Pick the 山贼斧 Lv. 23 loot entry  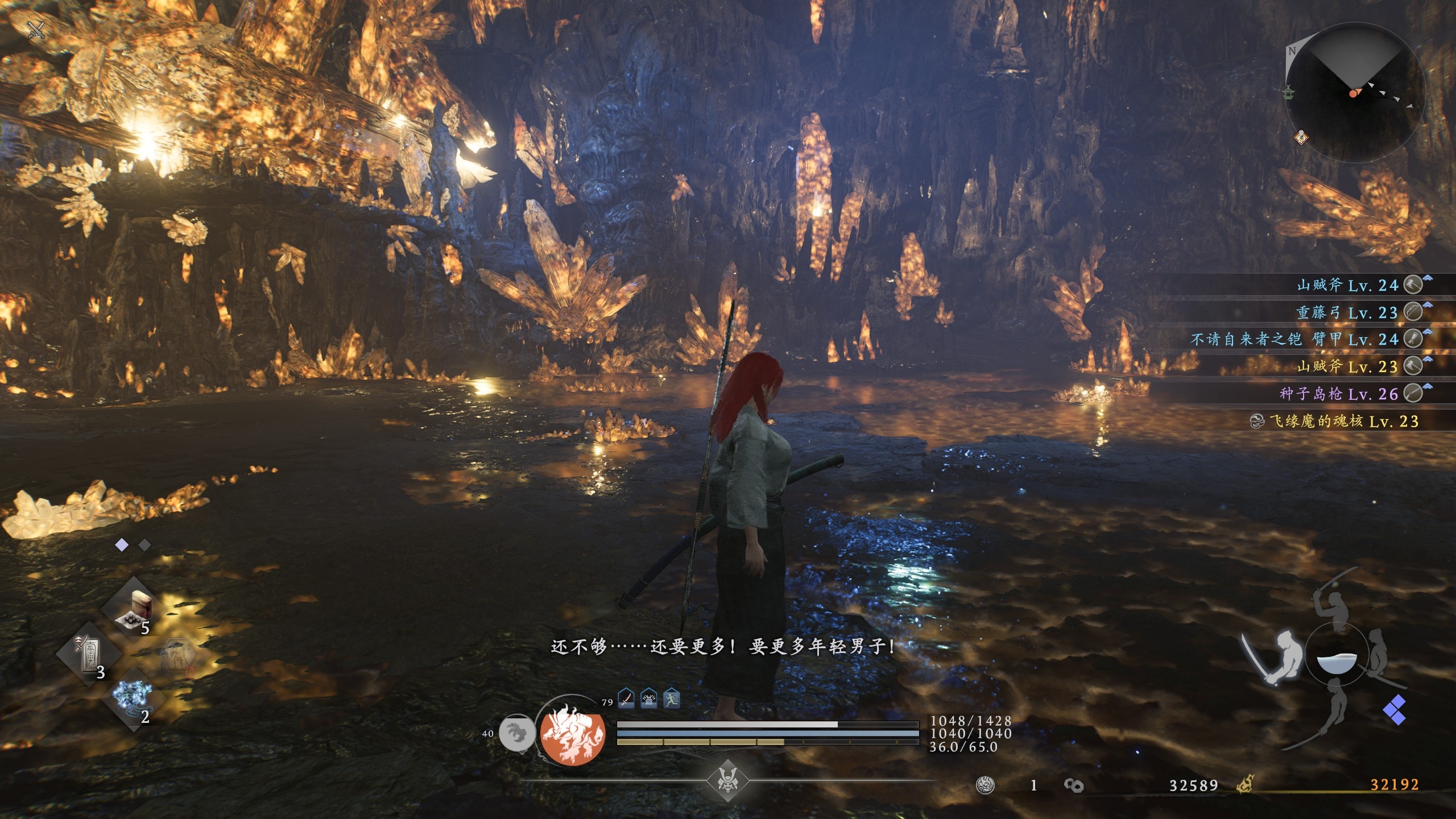coord(1347,366)
